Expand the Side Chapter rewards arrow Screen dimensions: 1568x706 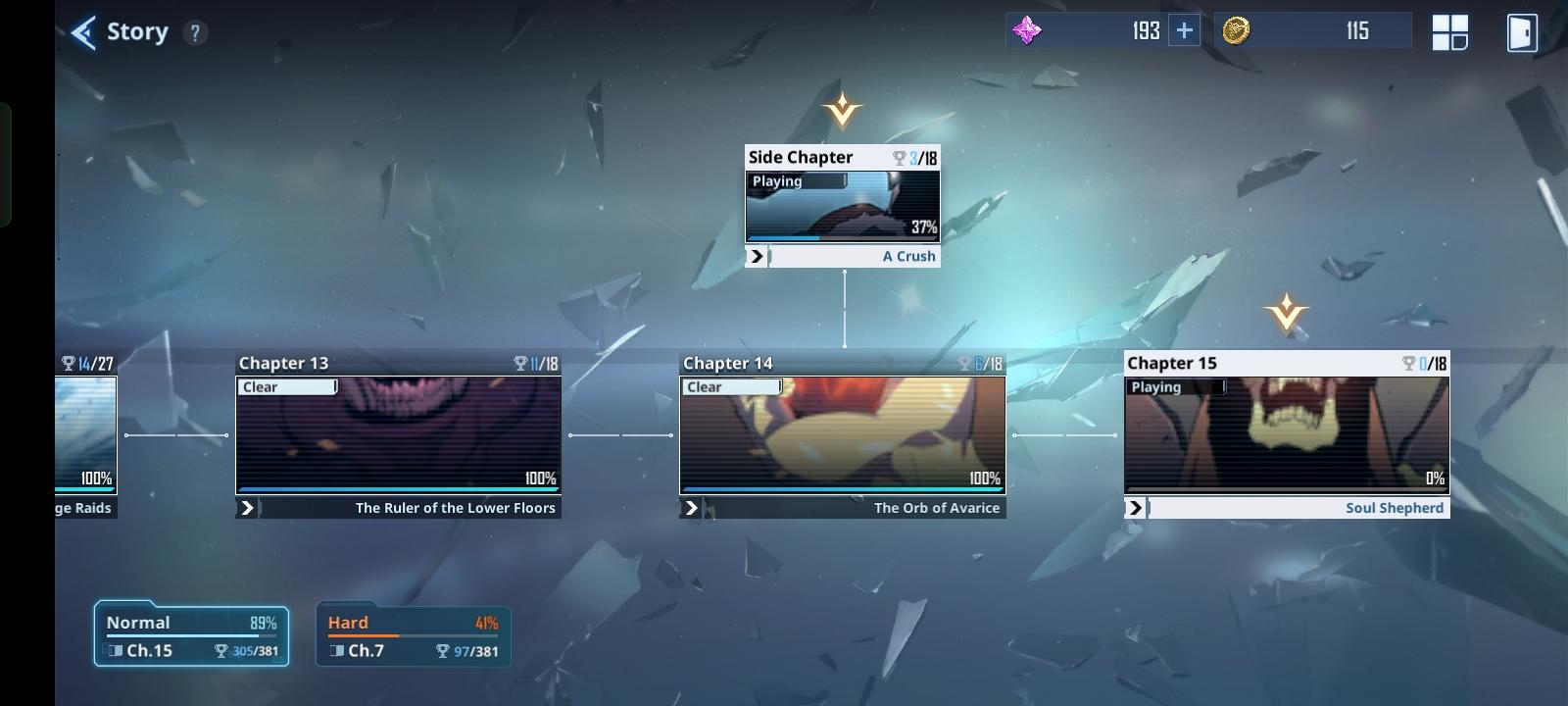[756, 255]
